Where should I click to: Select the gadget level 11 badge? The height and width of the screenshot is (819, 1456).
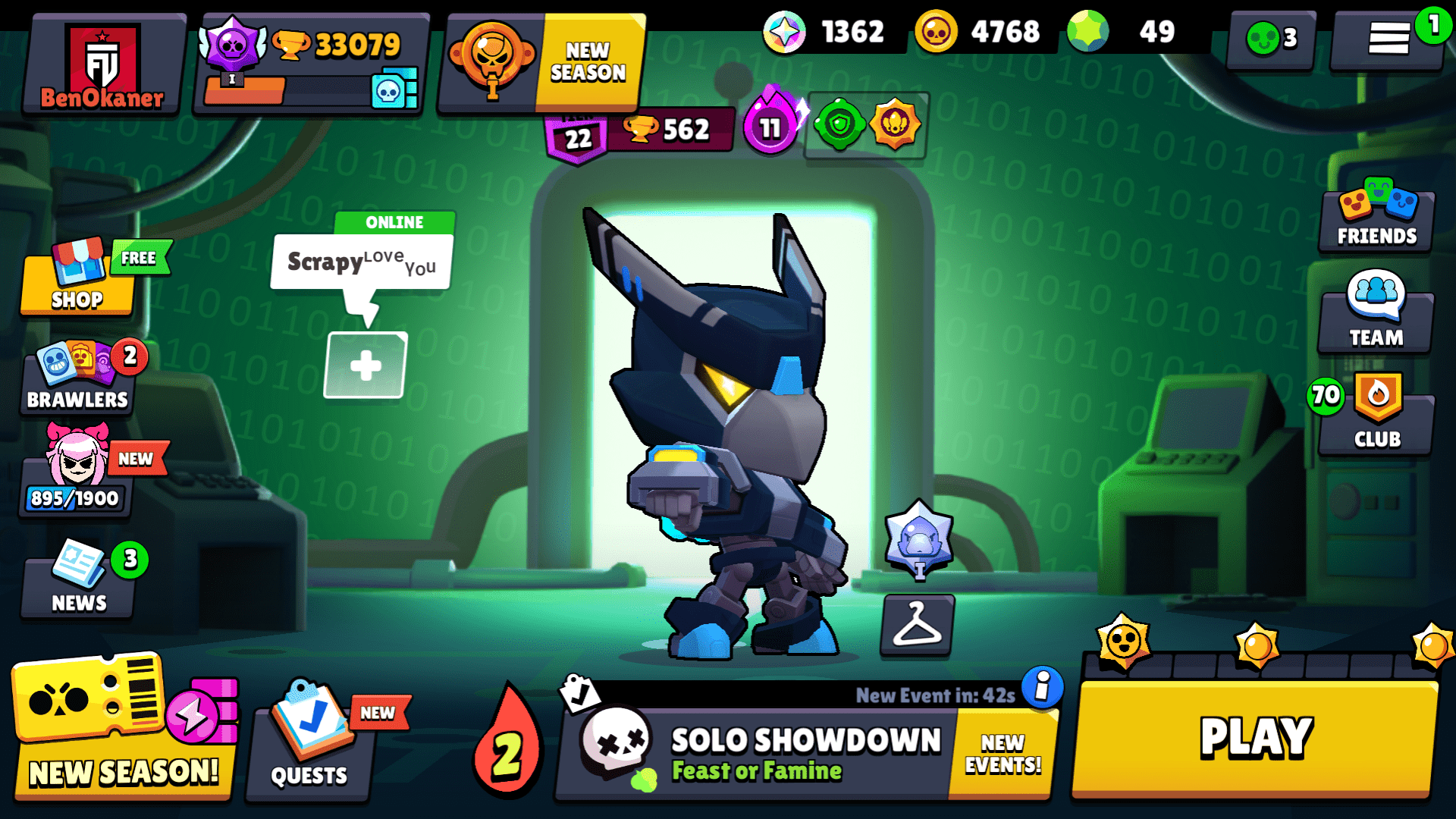tap(771, 125)
